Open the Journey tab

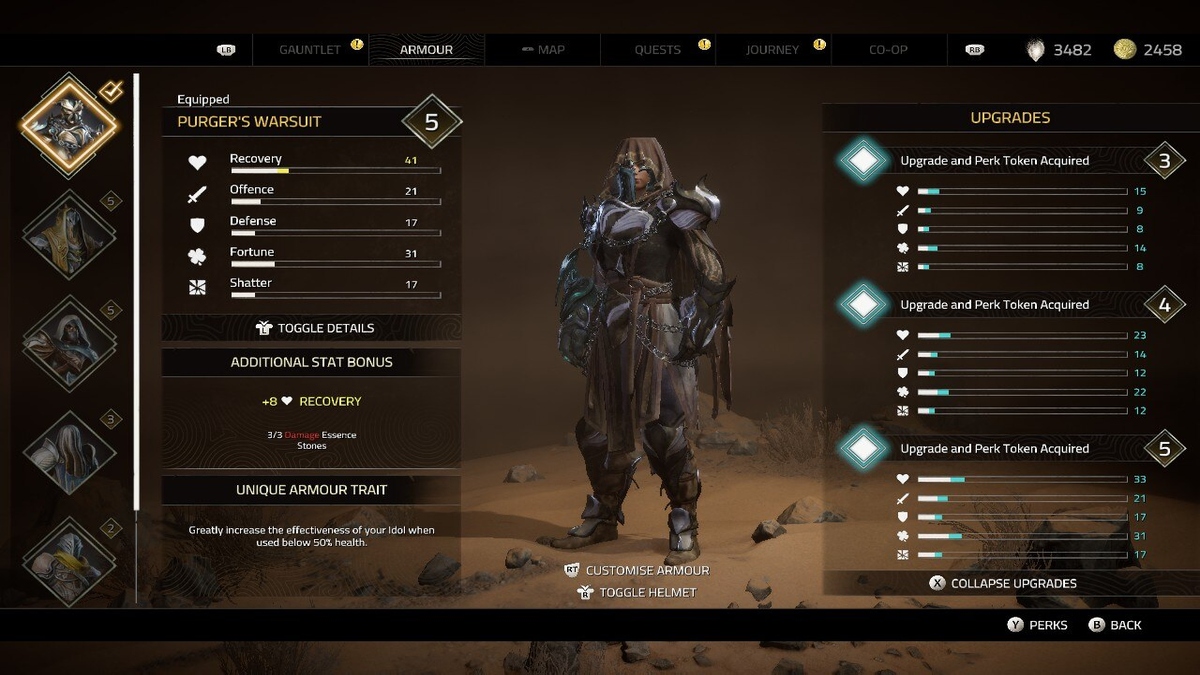click(772, 49)
